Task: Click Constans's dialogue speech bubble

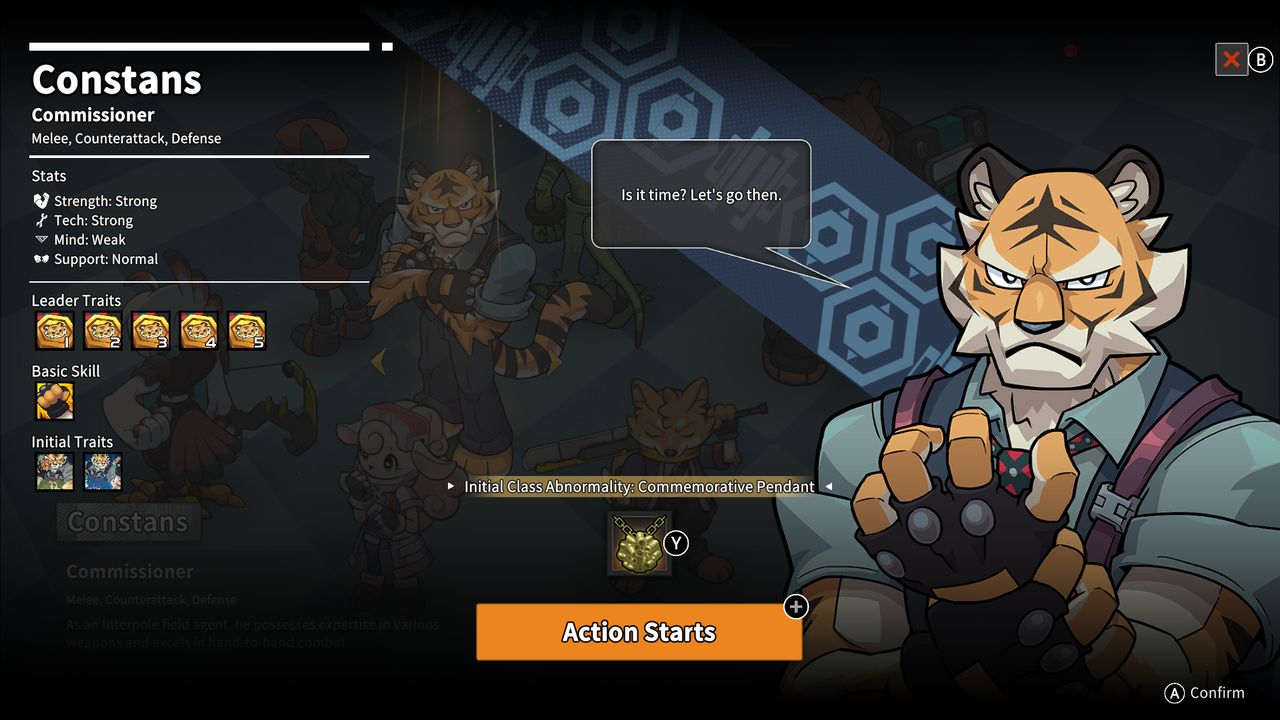Action: (x=701, y=194)
